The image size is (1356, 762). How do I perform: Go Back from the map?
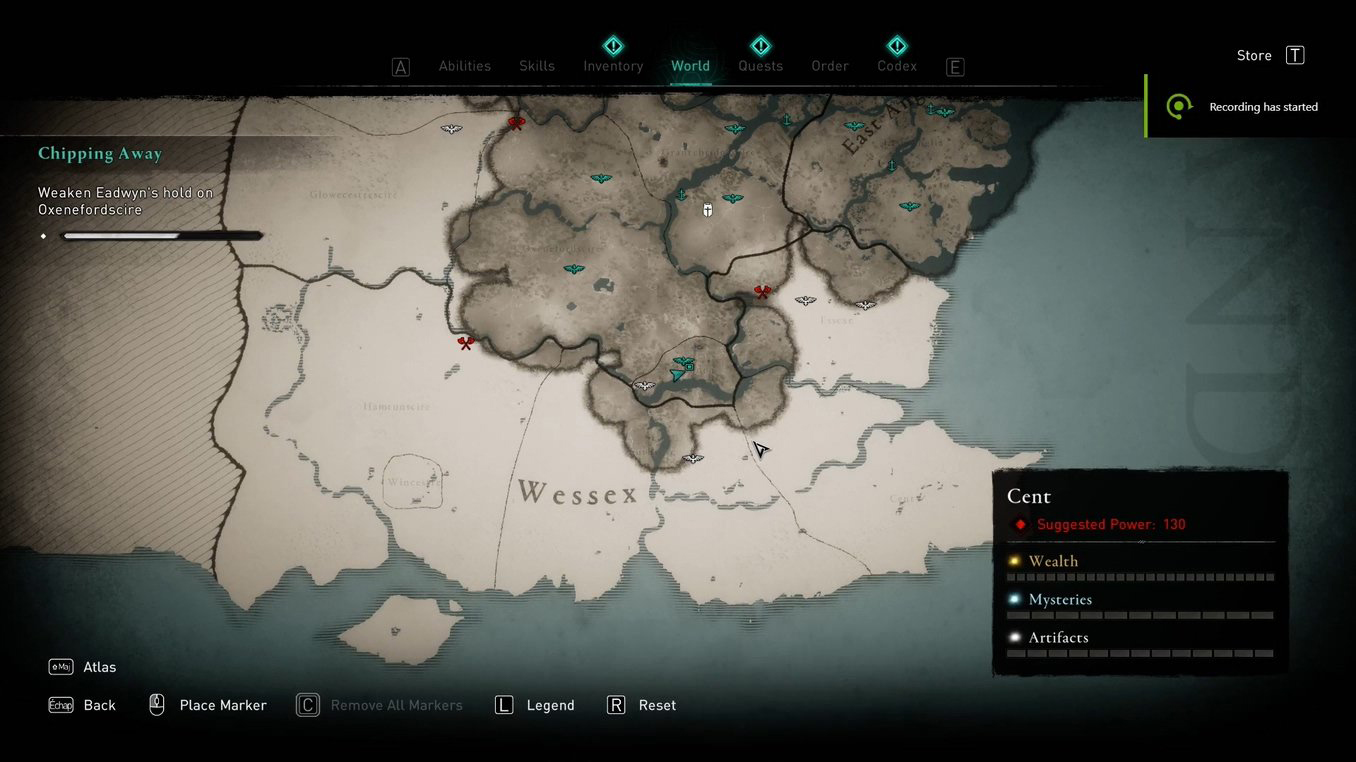pos(99,705)
